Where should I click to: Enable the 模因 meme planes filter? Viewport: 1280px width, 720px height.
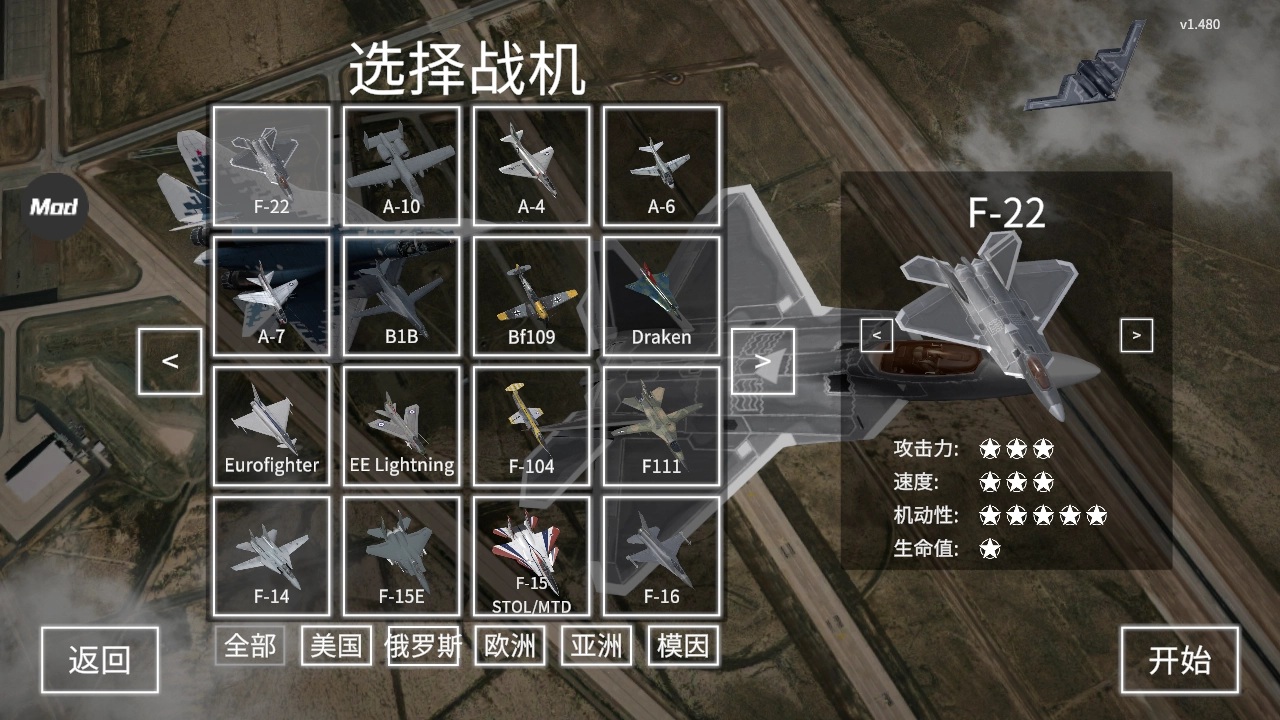coord(681,645)
